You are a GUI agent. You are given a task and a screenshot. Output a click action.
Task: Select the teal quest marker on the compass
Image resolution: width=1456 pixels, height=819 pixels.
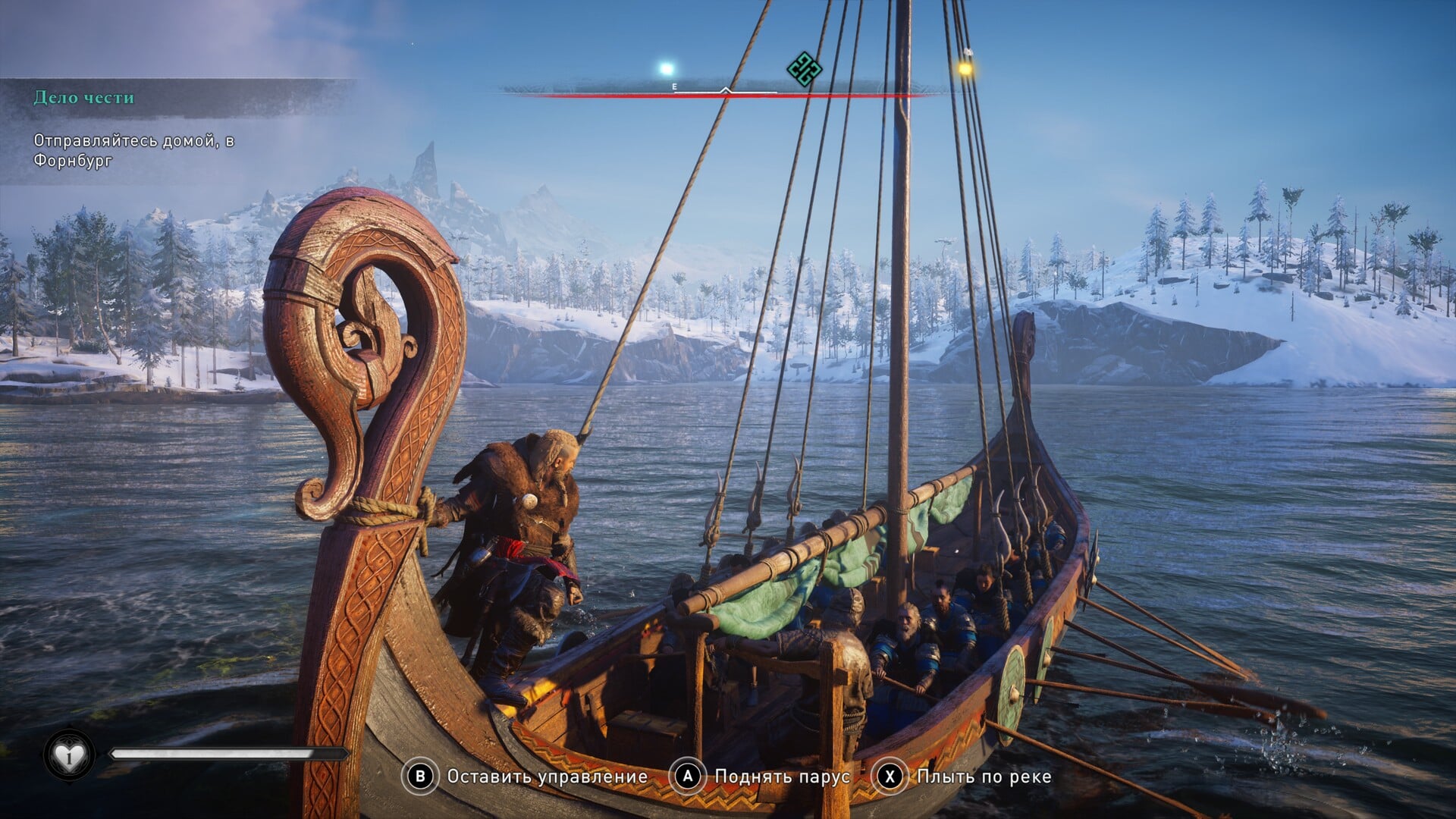click(x=804, y=70)
